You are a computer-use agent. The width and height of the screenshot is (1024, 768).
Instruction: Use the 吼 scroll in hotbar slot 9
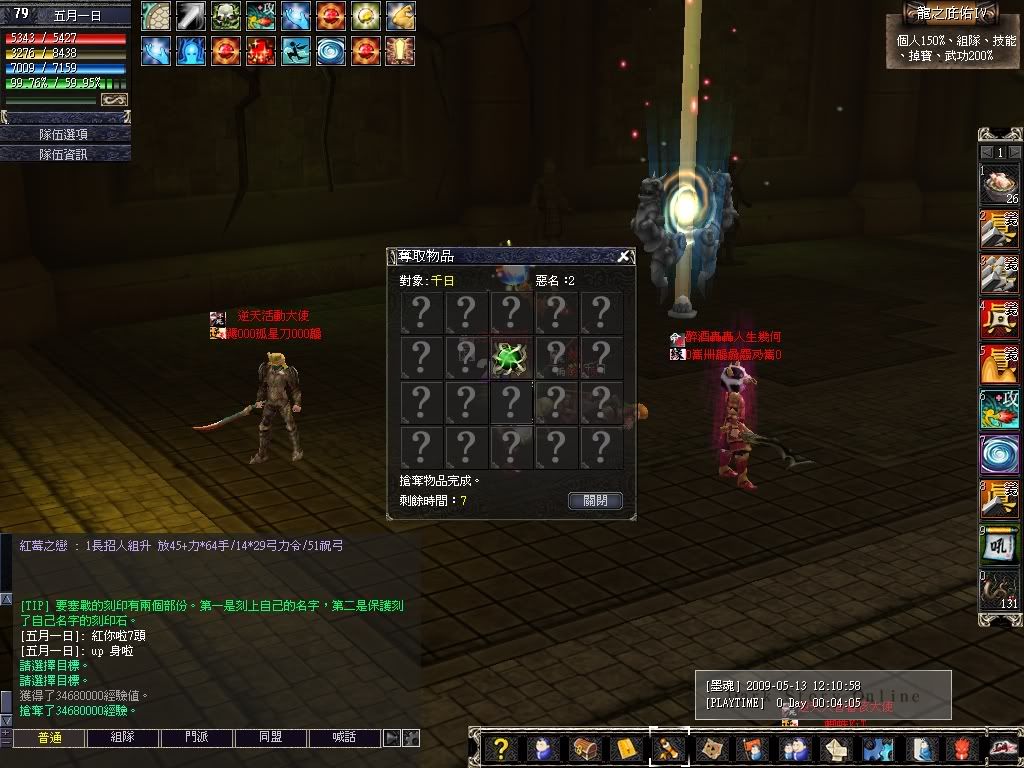[999, 544]
